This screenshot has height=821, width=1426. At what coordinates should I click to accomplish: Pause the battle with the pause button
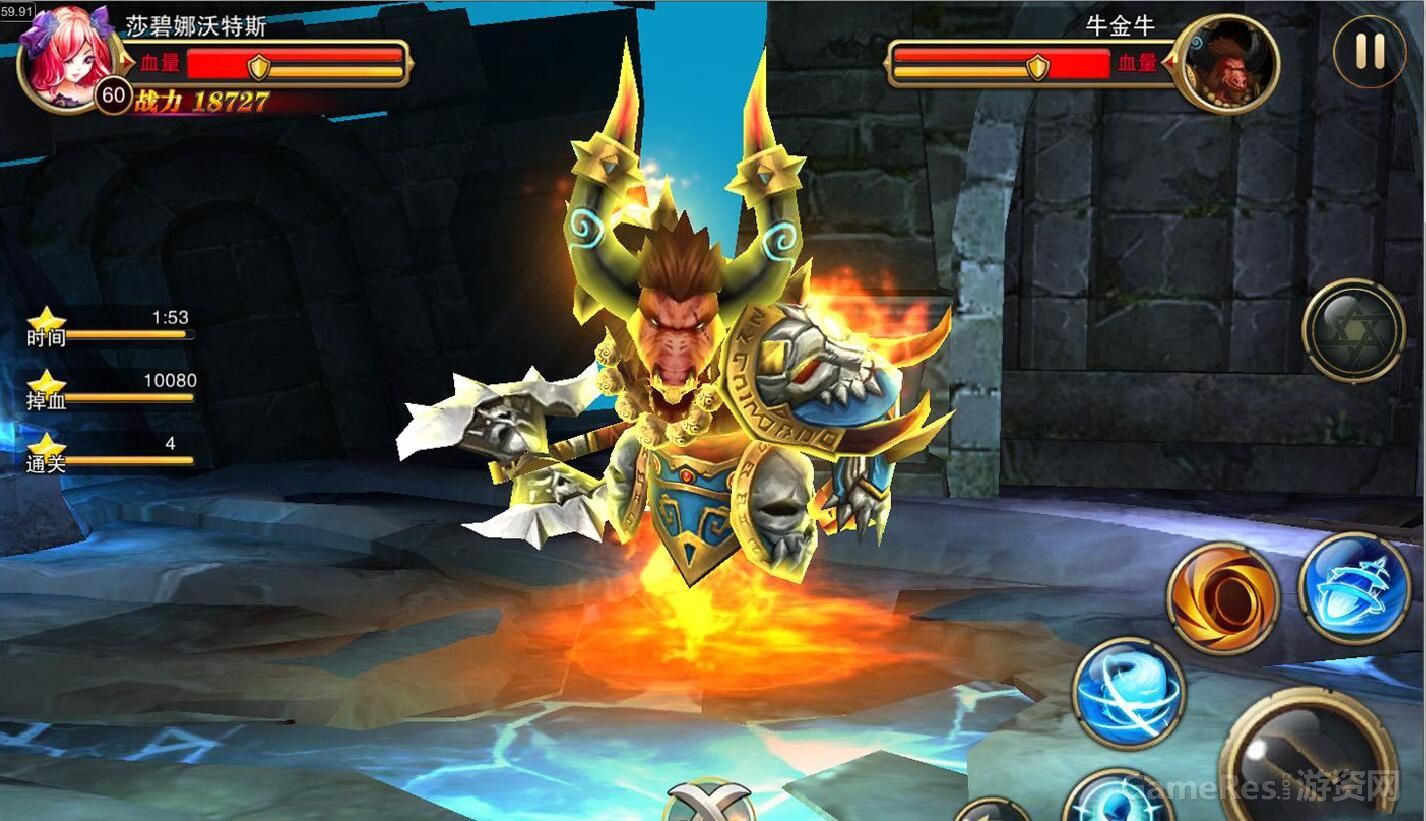pos(1369,52)
